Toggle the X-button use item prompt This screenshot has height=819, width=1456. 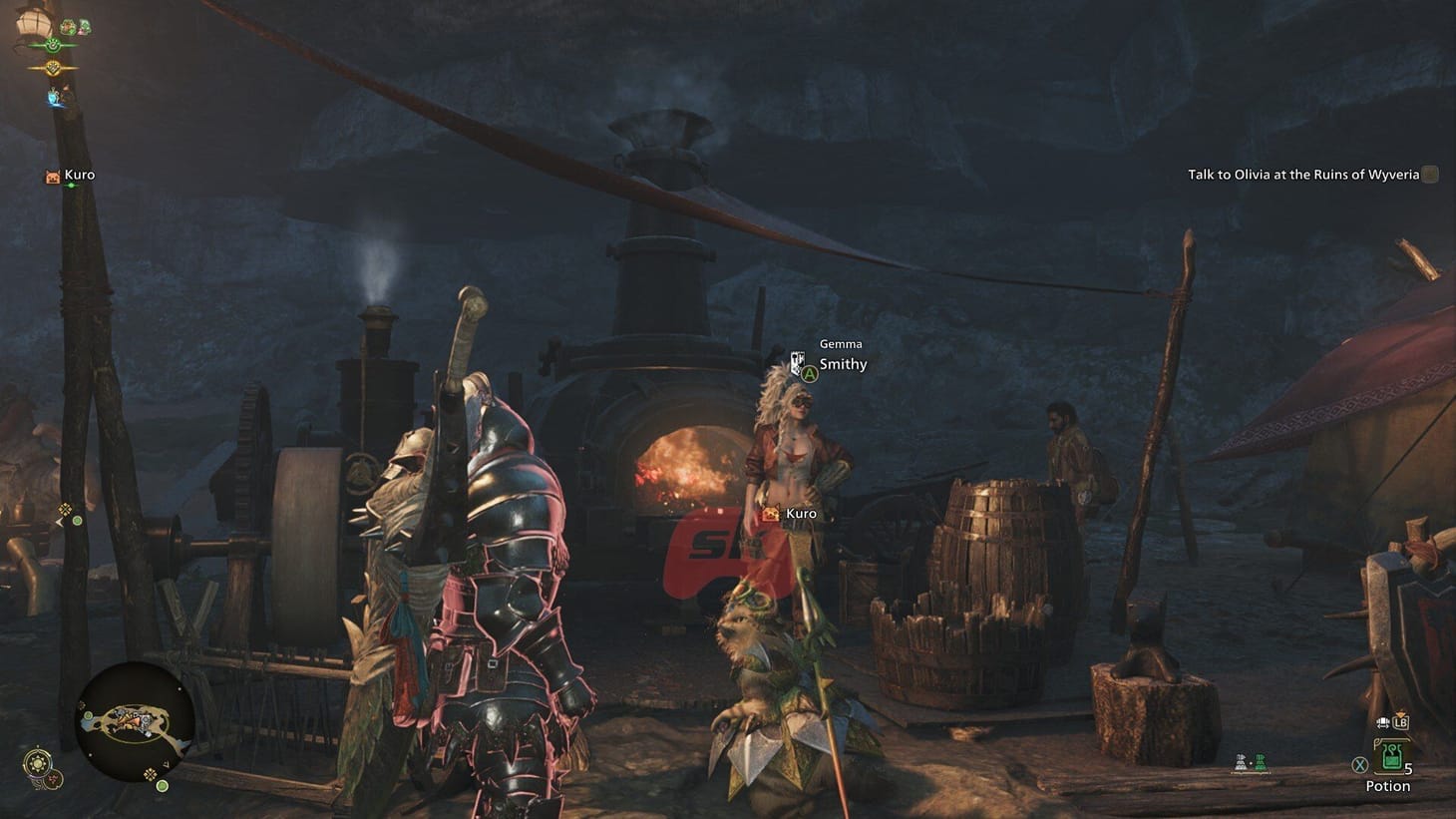tap(1358, 764)
